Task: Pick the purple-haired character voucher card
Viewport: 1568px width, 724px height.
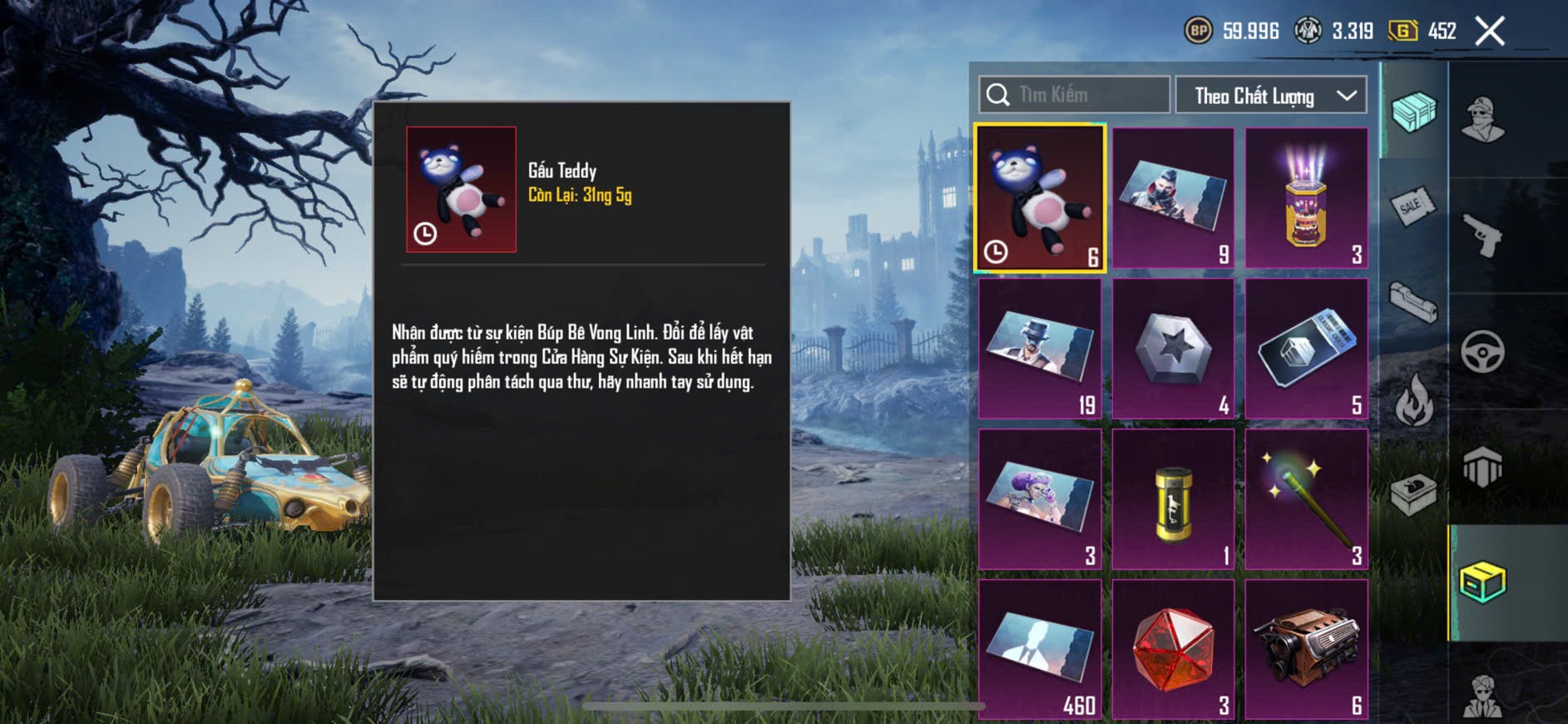Action: pyautogui.click(x=1040, y=499)
